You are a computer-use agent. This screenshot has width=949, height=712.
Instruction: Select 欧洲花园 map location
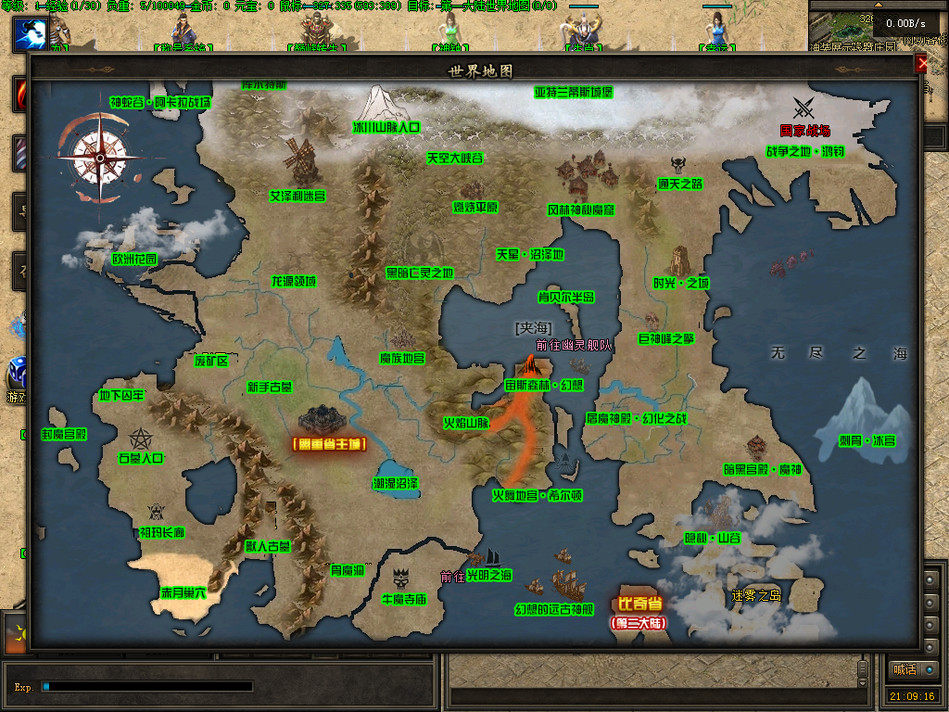click(134, 259)
